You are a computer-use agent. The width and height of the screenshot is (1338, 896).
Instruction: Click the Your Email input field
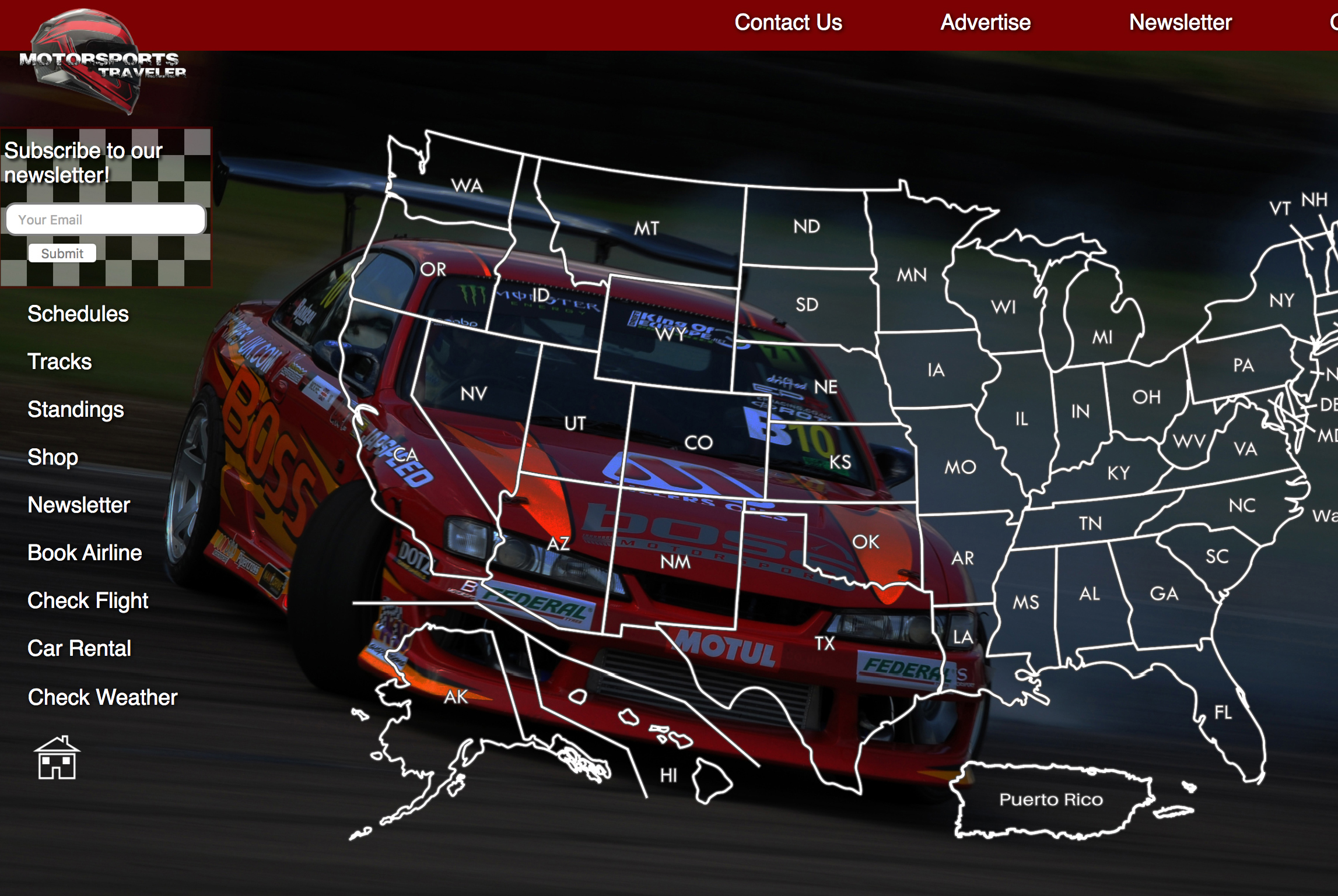coord(106,220)
